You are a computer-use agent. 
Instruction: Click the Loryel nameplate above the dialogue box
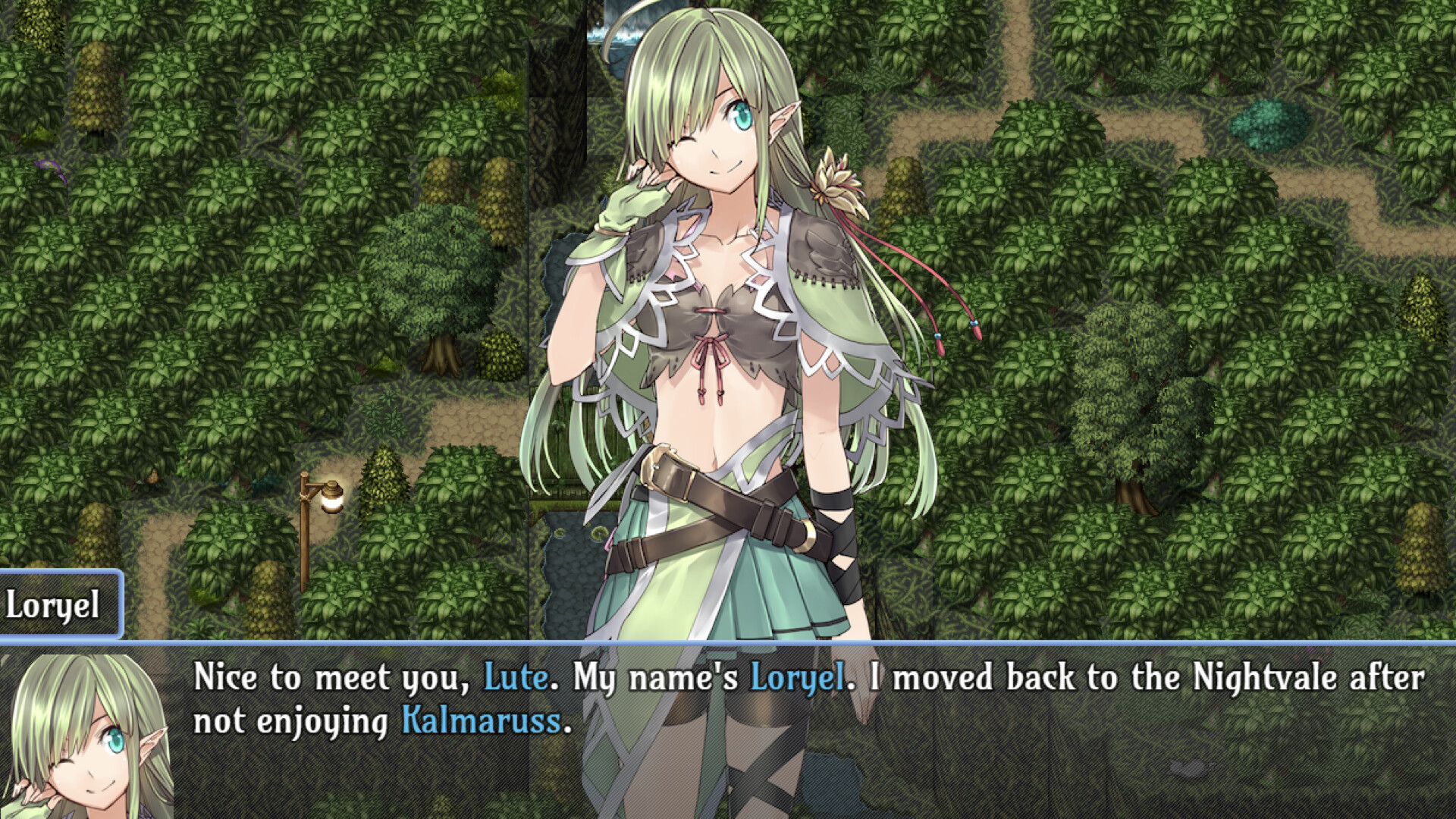[x=55, y=604]
